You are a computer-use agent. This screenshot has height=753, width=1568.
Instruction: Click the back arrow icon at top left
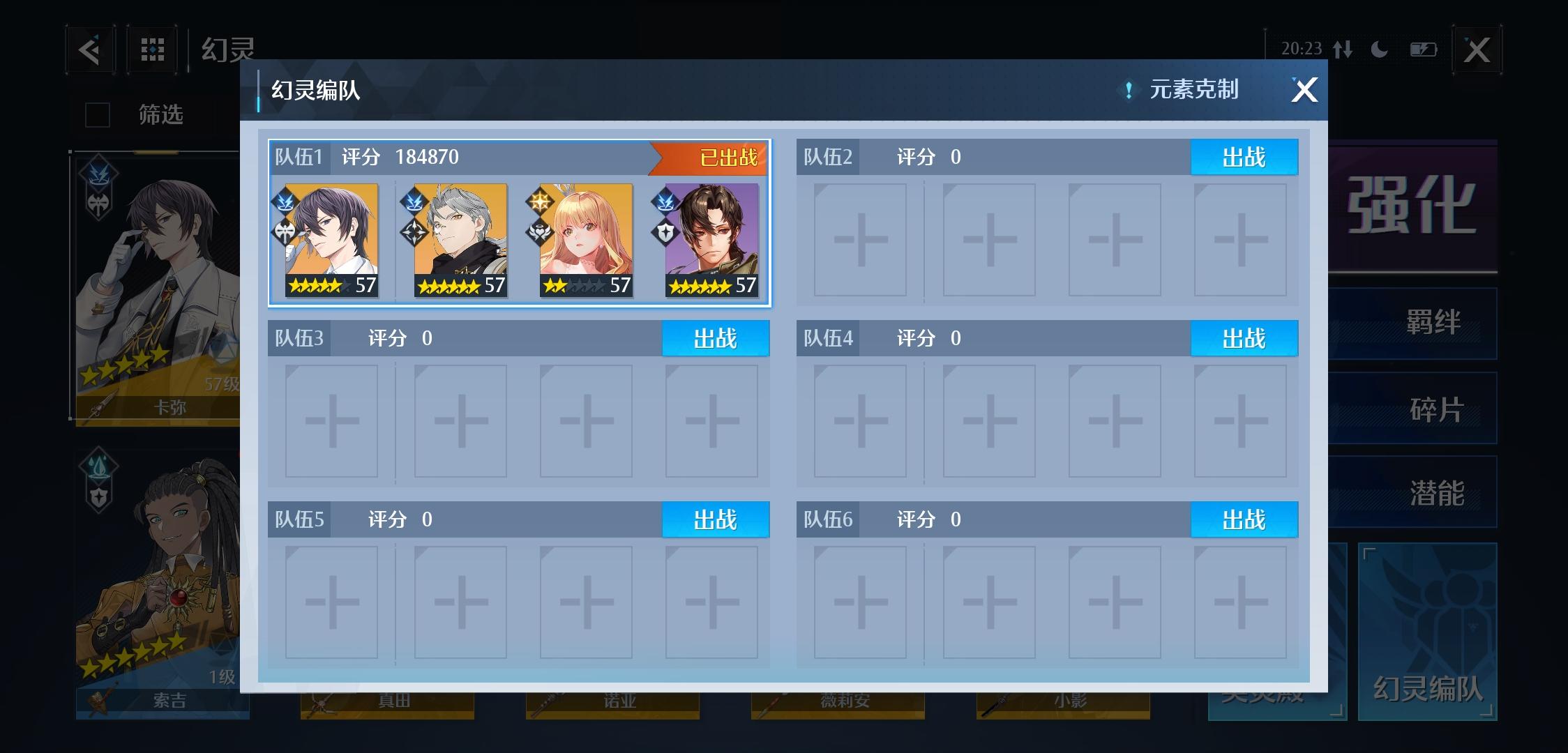tap(91, 49)
